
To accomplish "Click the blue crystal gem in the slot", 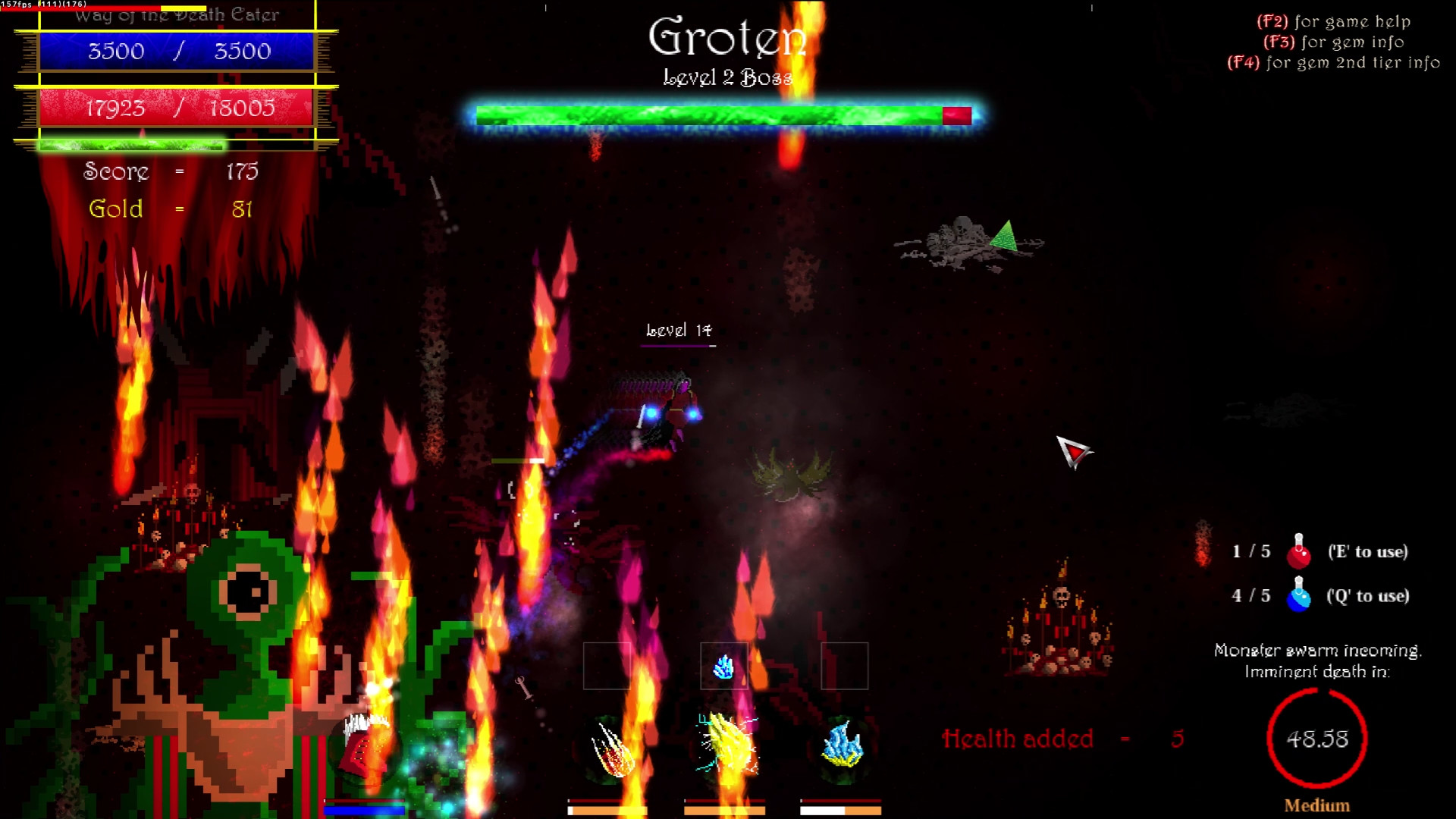I will [x=724, y=666].
